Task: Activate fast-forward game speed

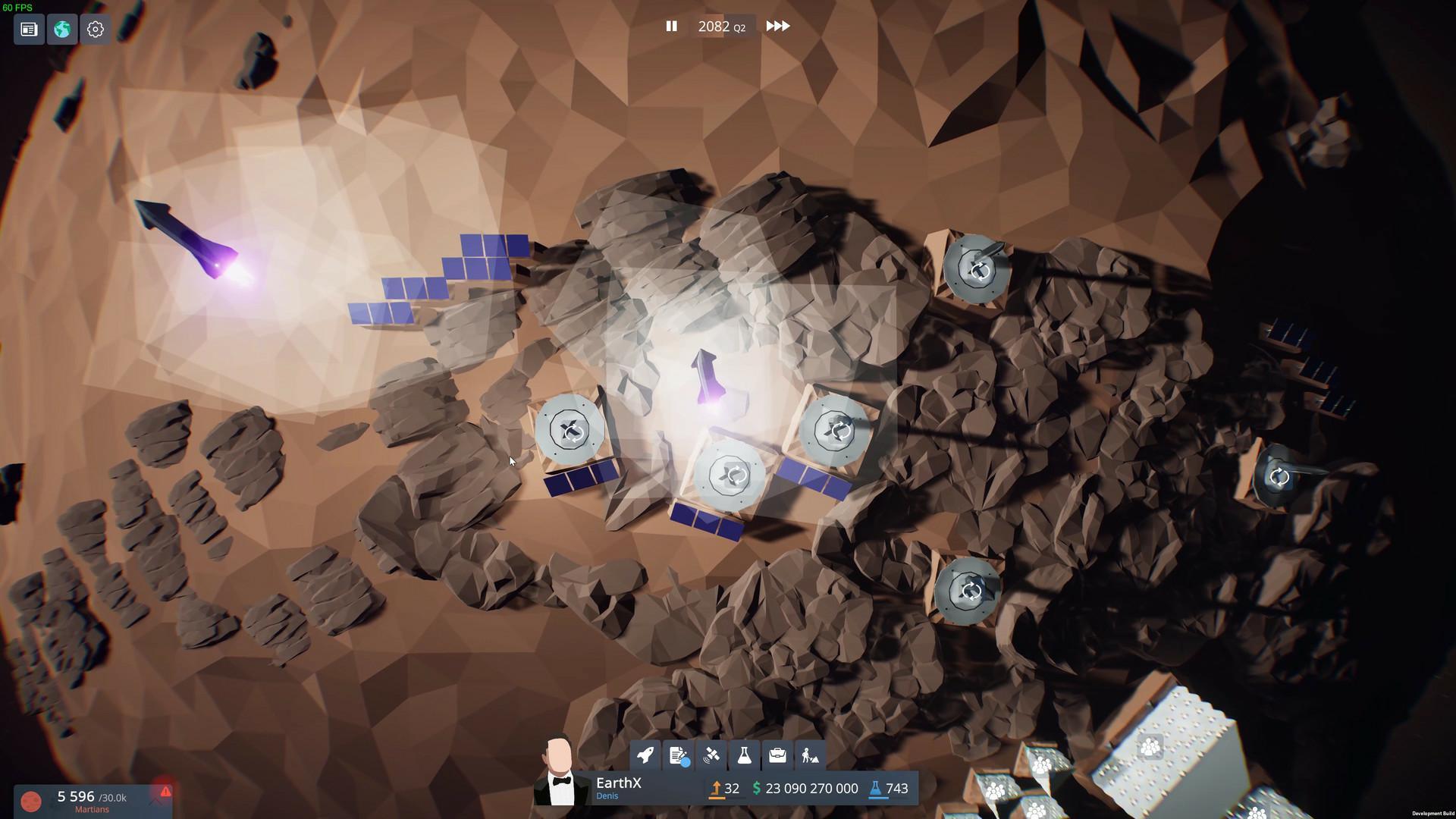Action: pyautogui.click(x=777, y=26)
